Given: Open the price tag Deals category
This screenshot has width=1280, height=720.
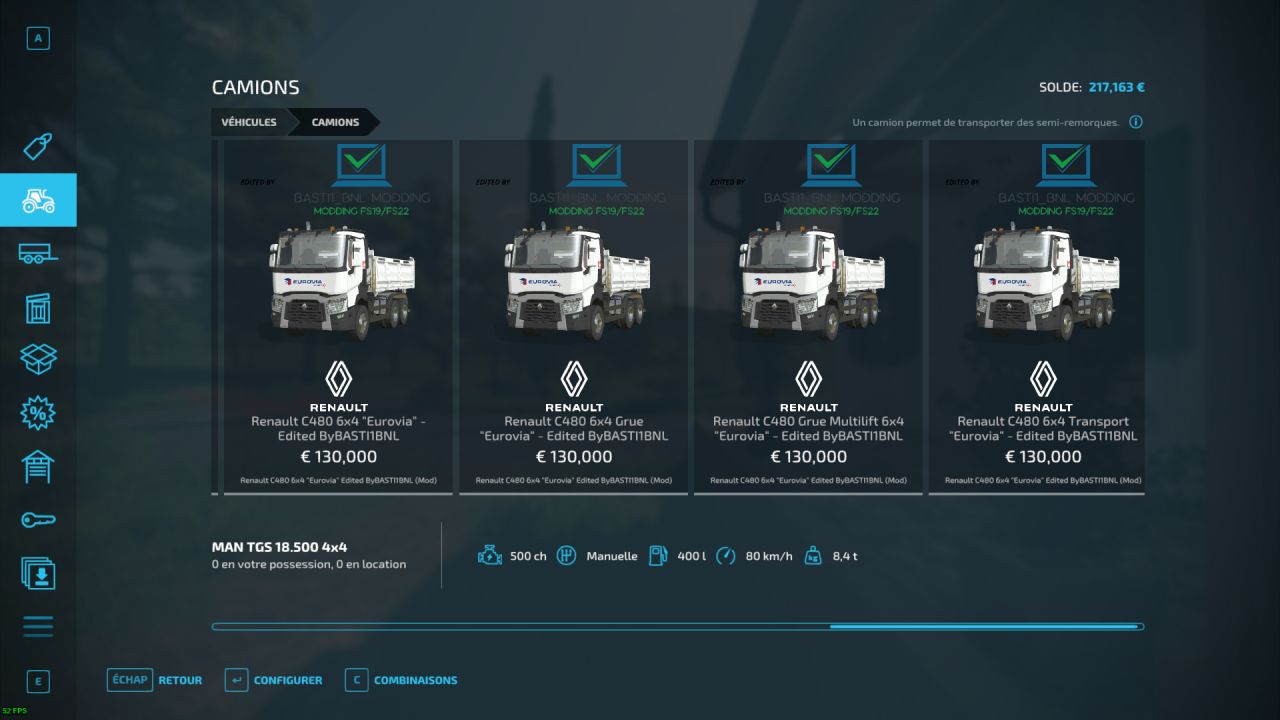Looking at the screenshot, I should coord(38,145).
